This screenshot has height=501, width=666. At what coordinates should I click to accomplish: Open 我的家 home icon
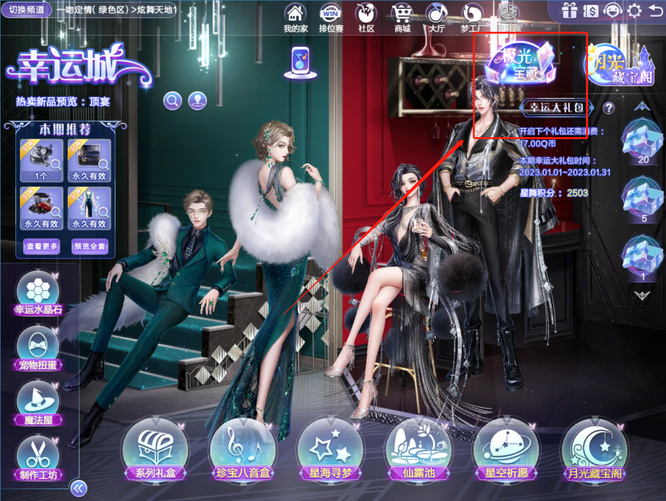coord(295,17)
